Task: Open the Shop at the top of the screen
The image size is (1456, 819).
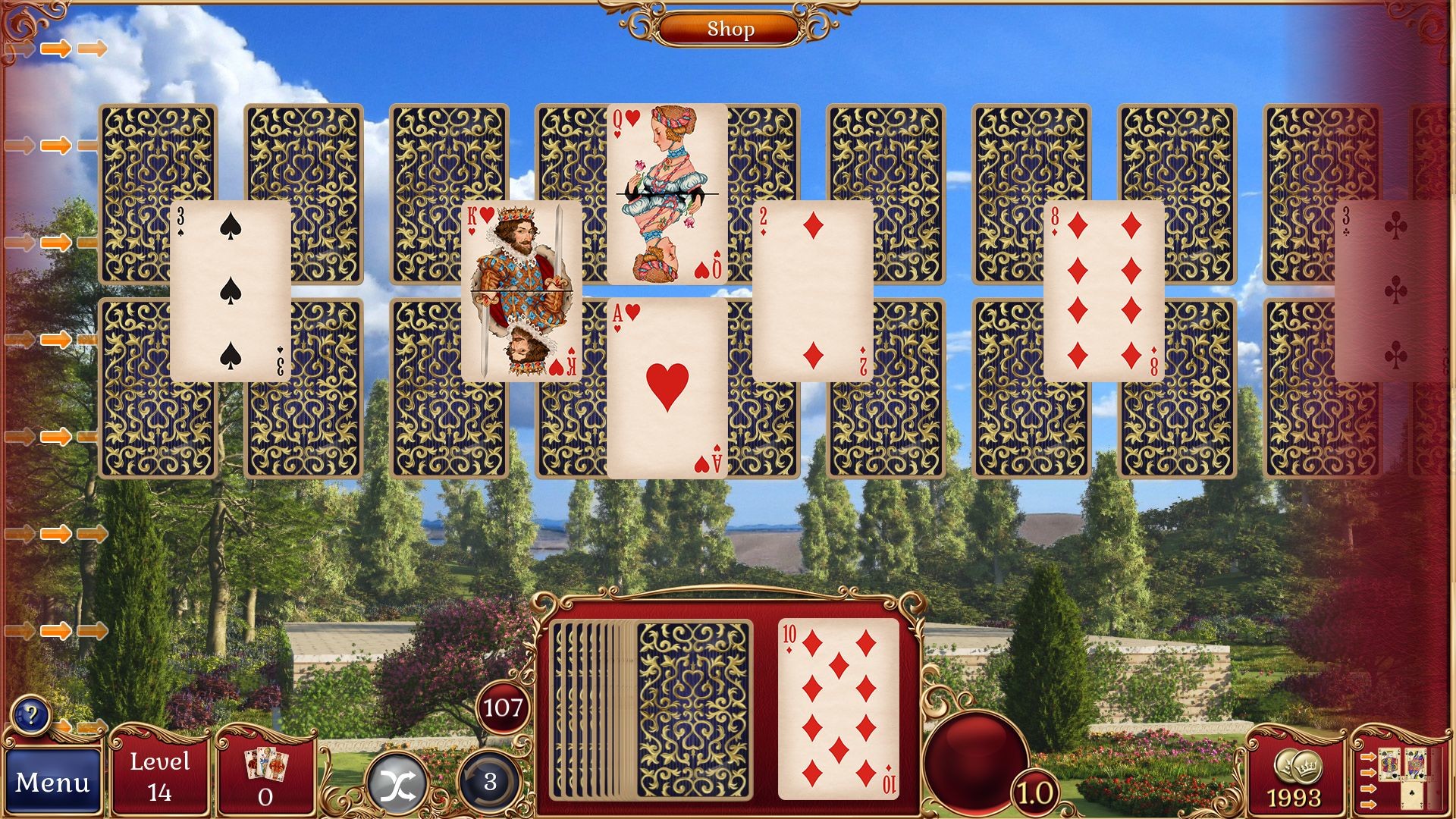Action: click(x=730, y=30)
